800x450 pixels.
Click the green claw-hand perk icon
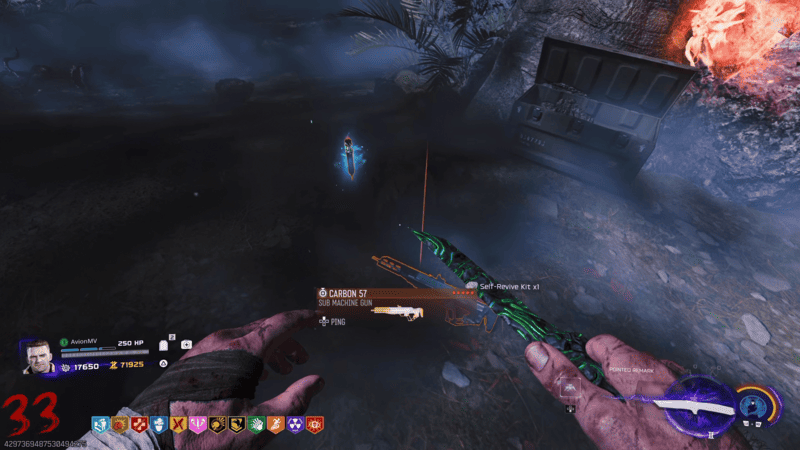pos(256,425)
